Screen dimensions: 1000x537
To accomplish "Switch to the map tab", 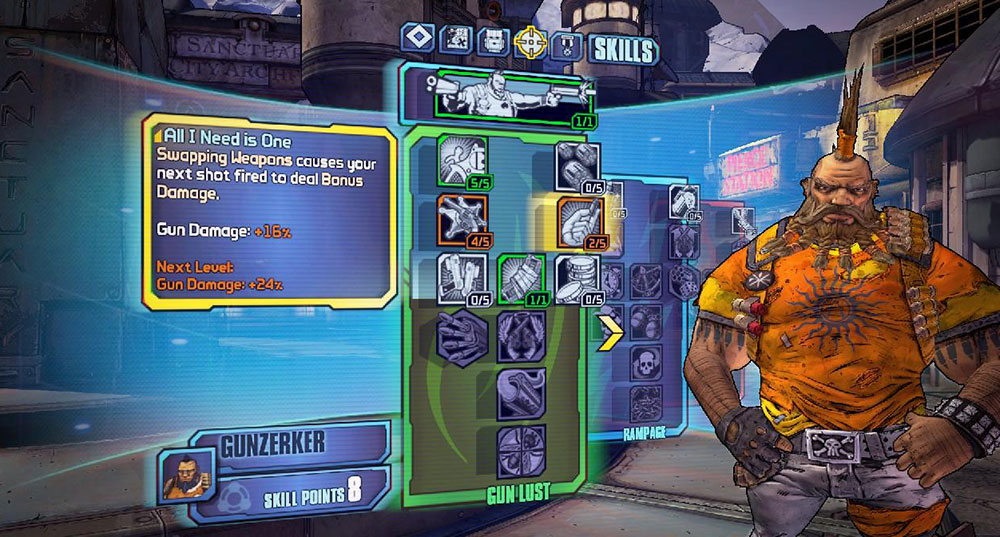I will pos(458,40).
